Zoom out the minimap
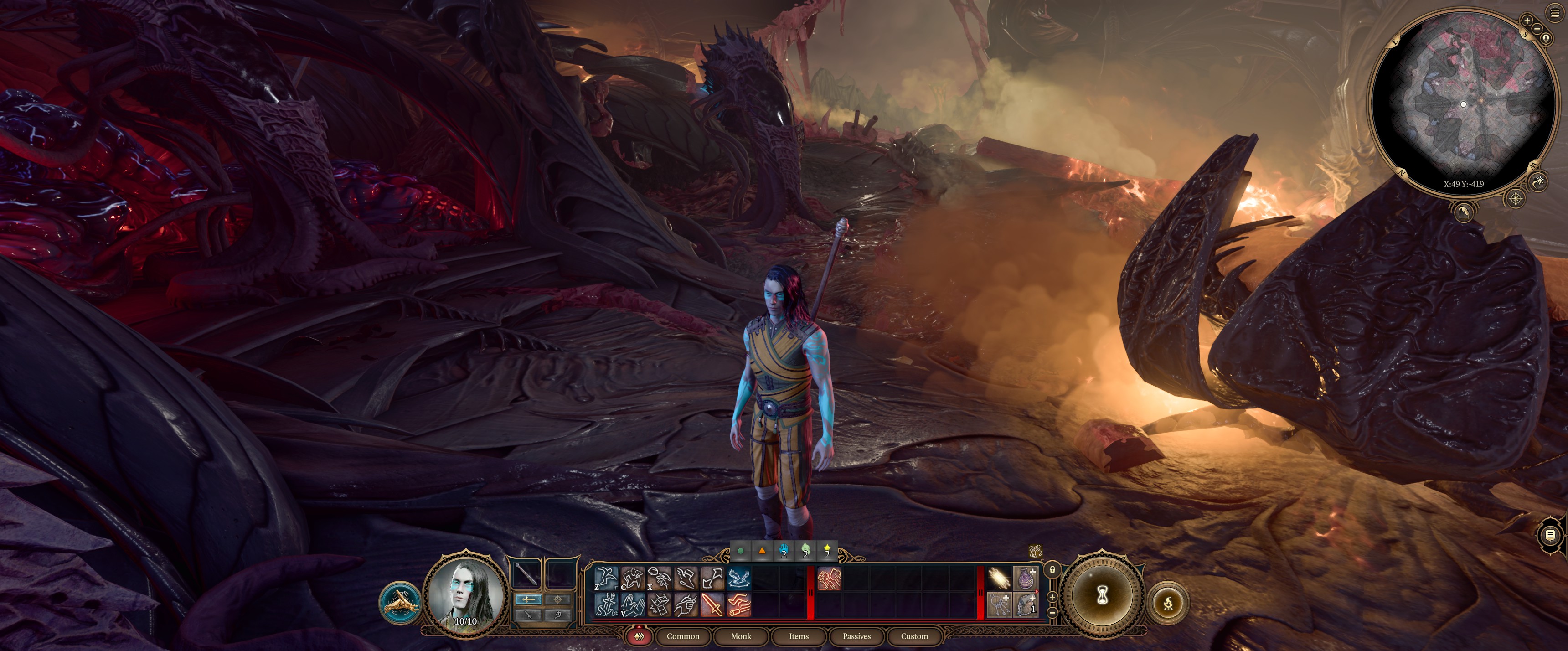Screen dimensions: 1568x651 point(1537,29)
